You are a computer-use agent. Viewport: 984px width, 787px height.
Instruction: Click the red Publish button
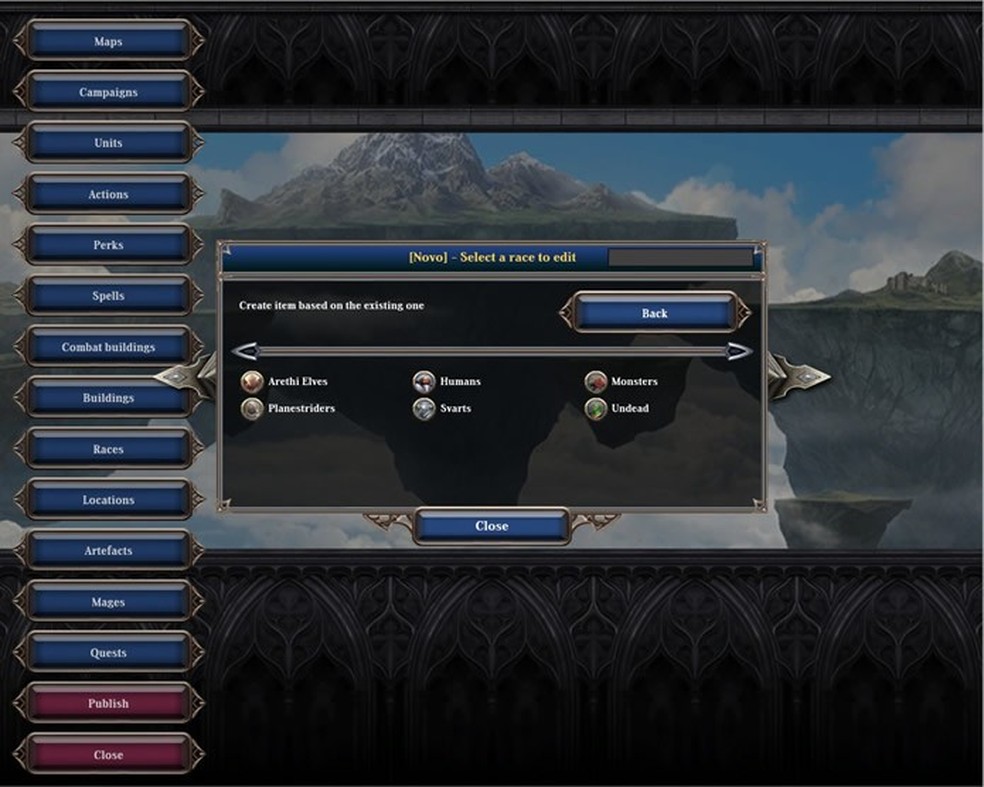pyautogui.click(x=108, y=704)
